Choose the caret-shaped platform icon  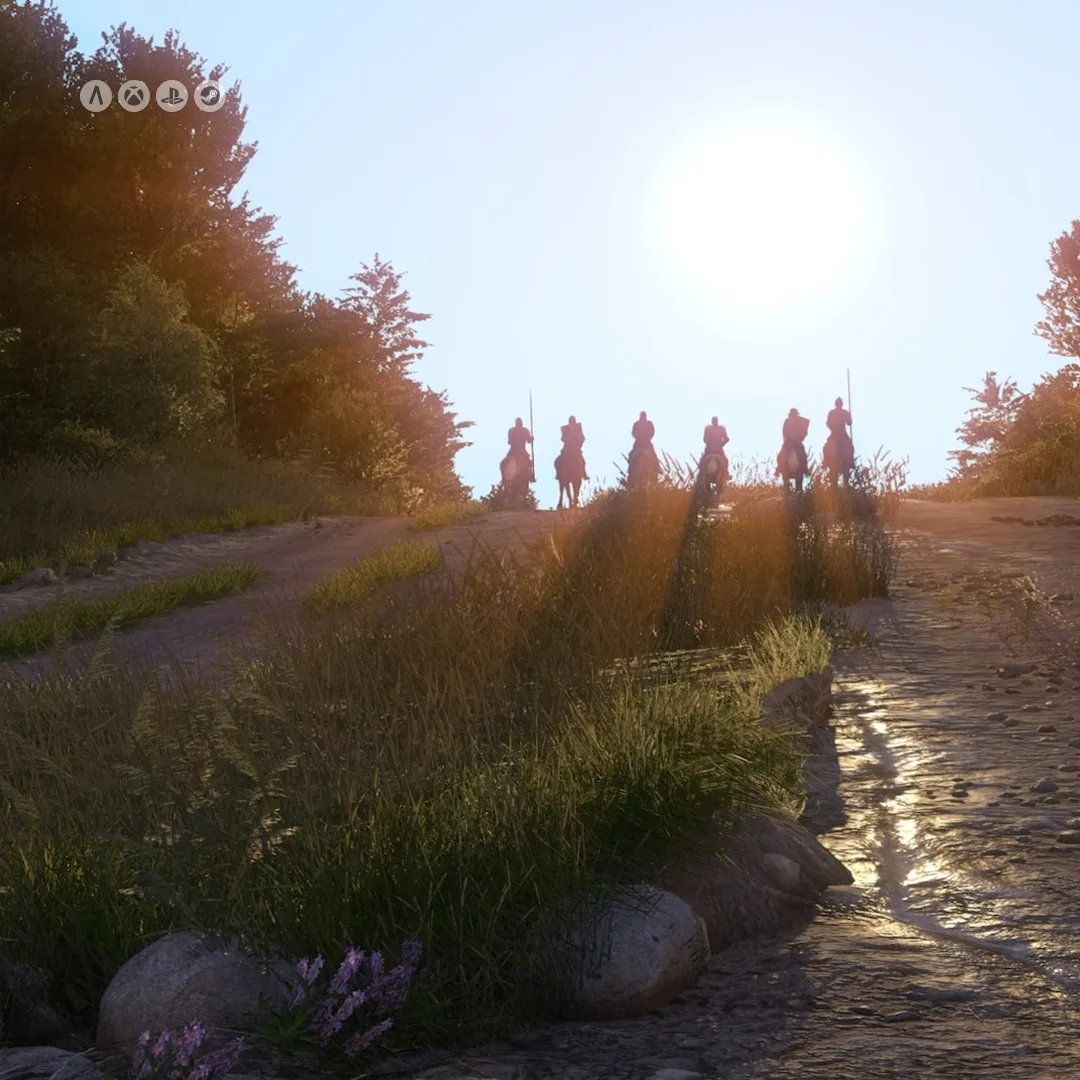click(x=96, y=96)
